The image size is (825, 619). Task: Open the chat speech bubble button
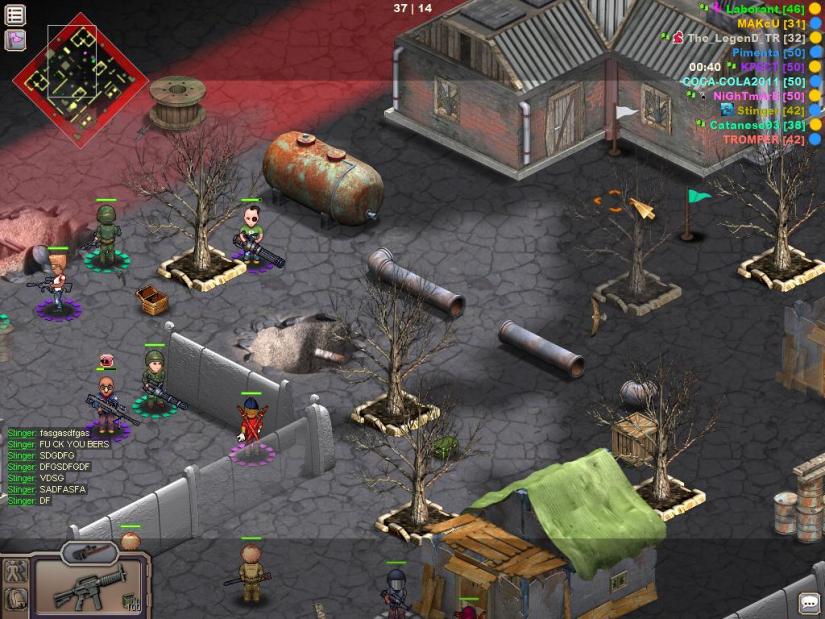point(808,603)
